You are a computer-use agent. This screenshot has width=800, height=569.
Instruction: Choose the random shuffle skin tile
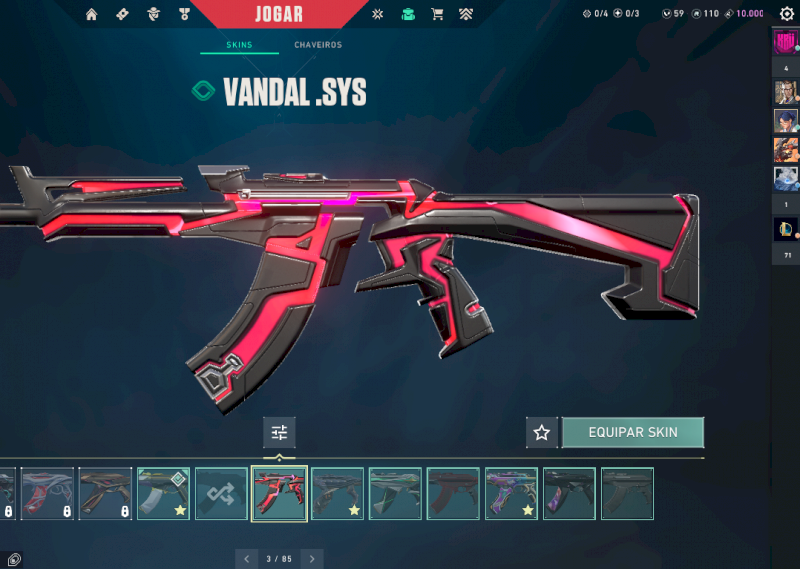pyautogui.click(x=221, y=493)
